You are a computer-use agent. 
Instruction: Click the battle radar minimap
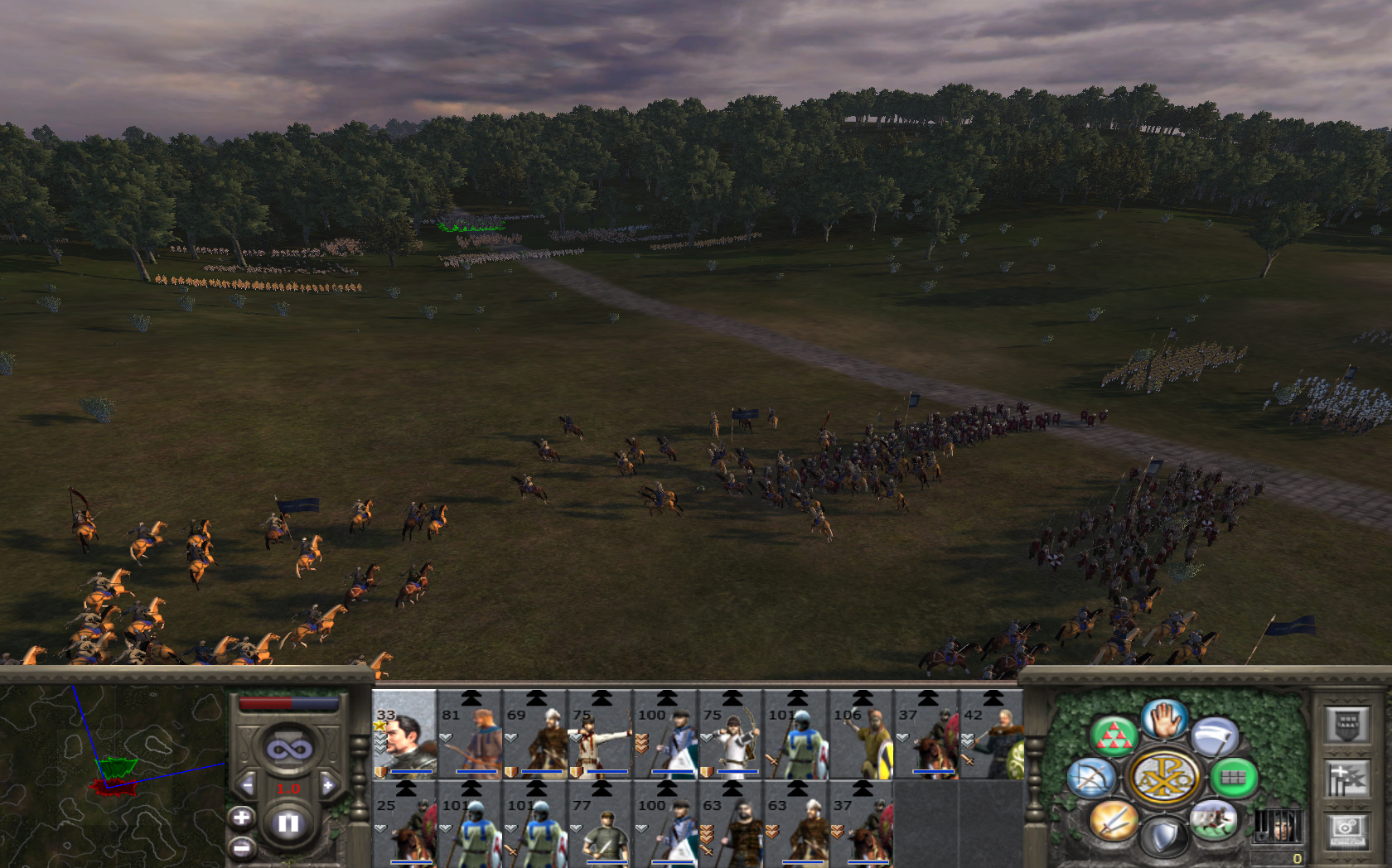pyautogui.click(x=113, y=776)
